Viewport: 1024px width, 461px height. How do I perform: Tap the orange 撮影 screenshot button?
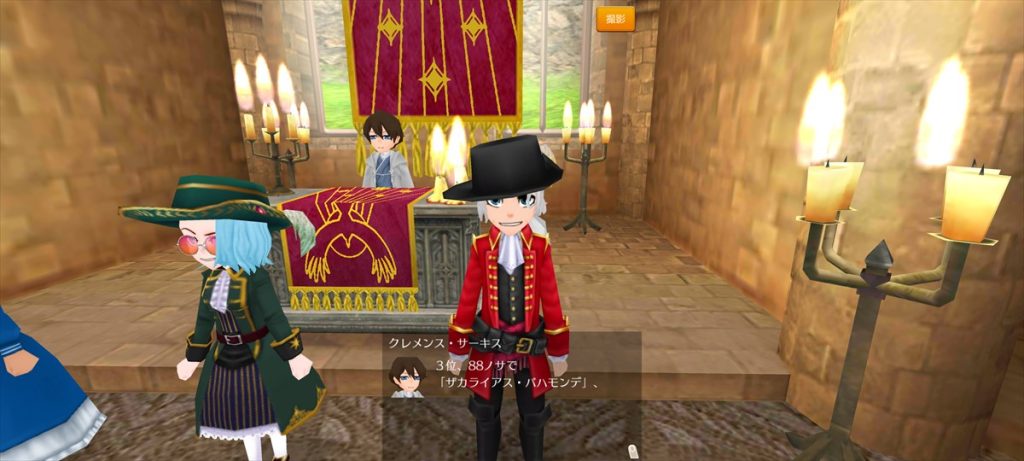coord(615,19)
